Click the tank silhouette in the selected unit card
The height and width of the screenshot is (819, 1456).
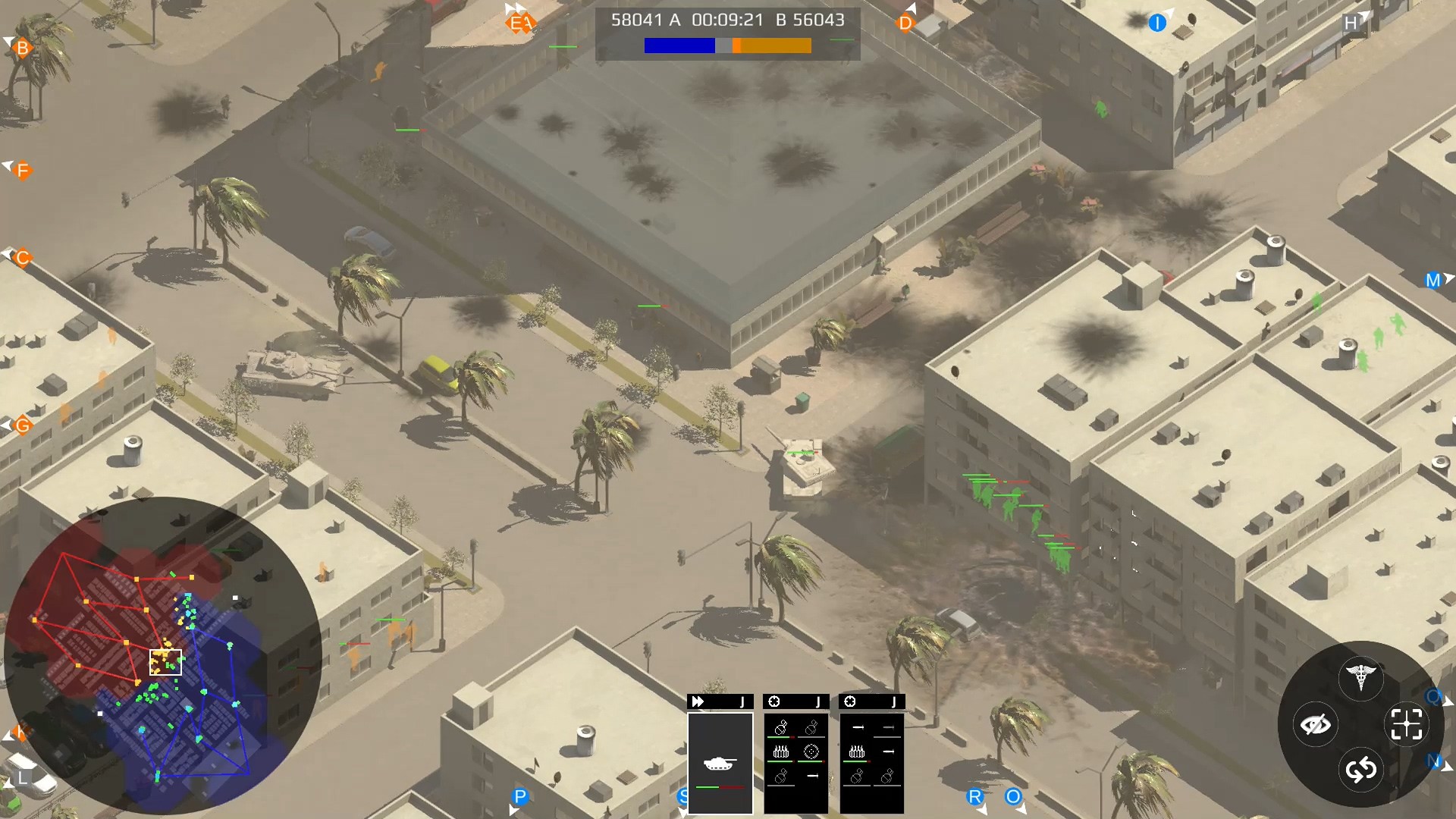720,764
